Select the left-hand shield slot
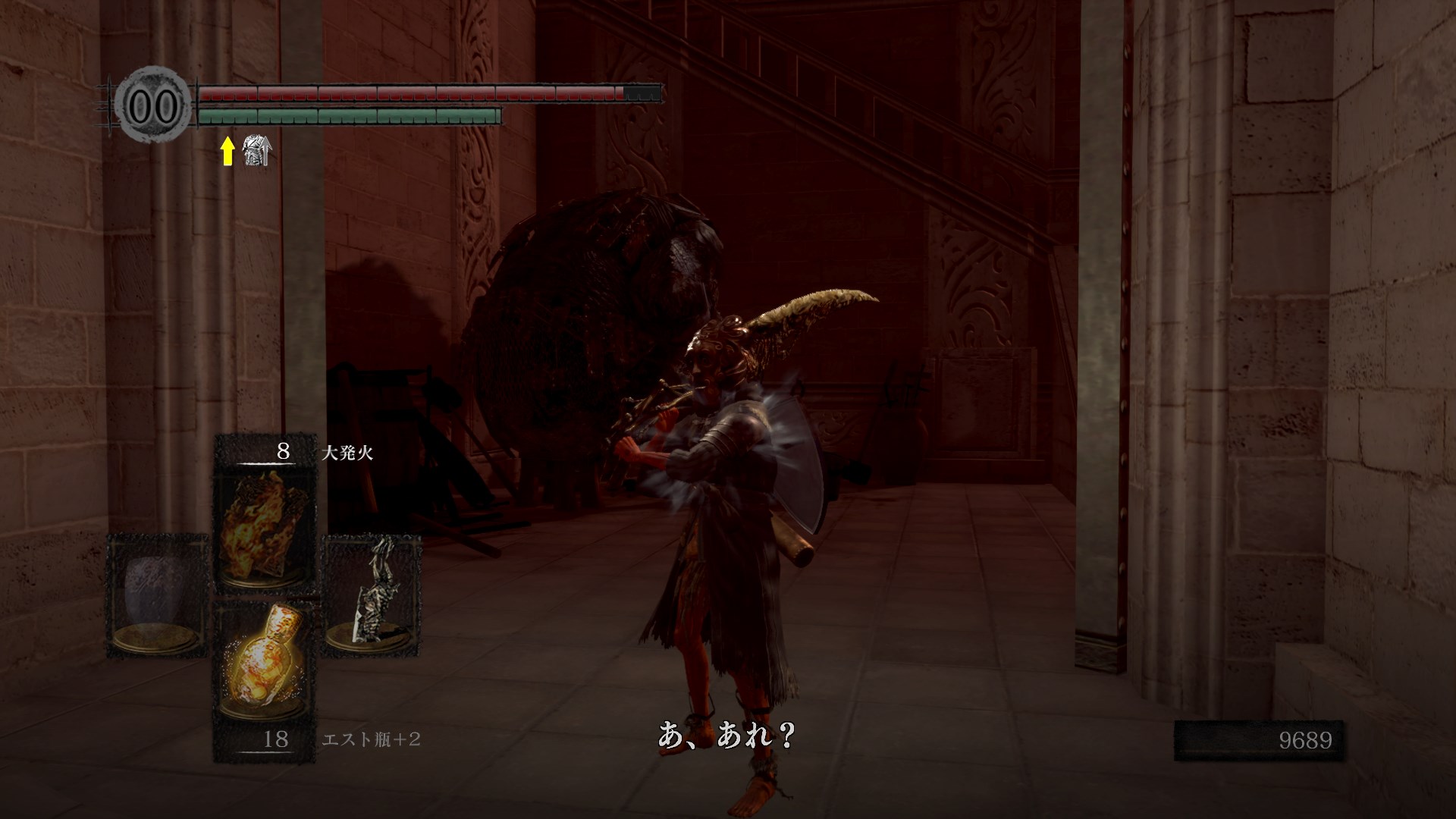Image resolution: width=1456 pixels, height=819 pixels. click(x=158, y=593)
